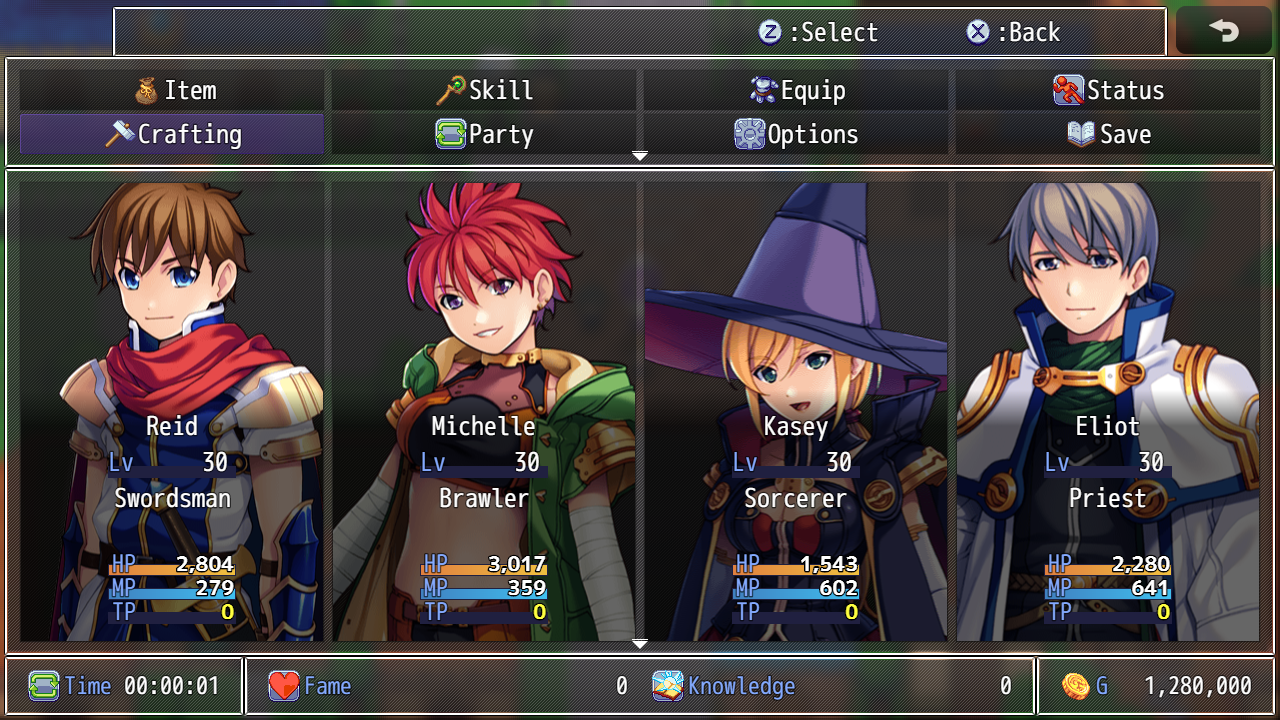Show the Status screen
1280x720 pixels.
click(1108, 91)
